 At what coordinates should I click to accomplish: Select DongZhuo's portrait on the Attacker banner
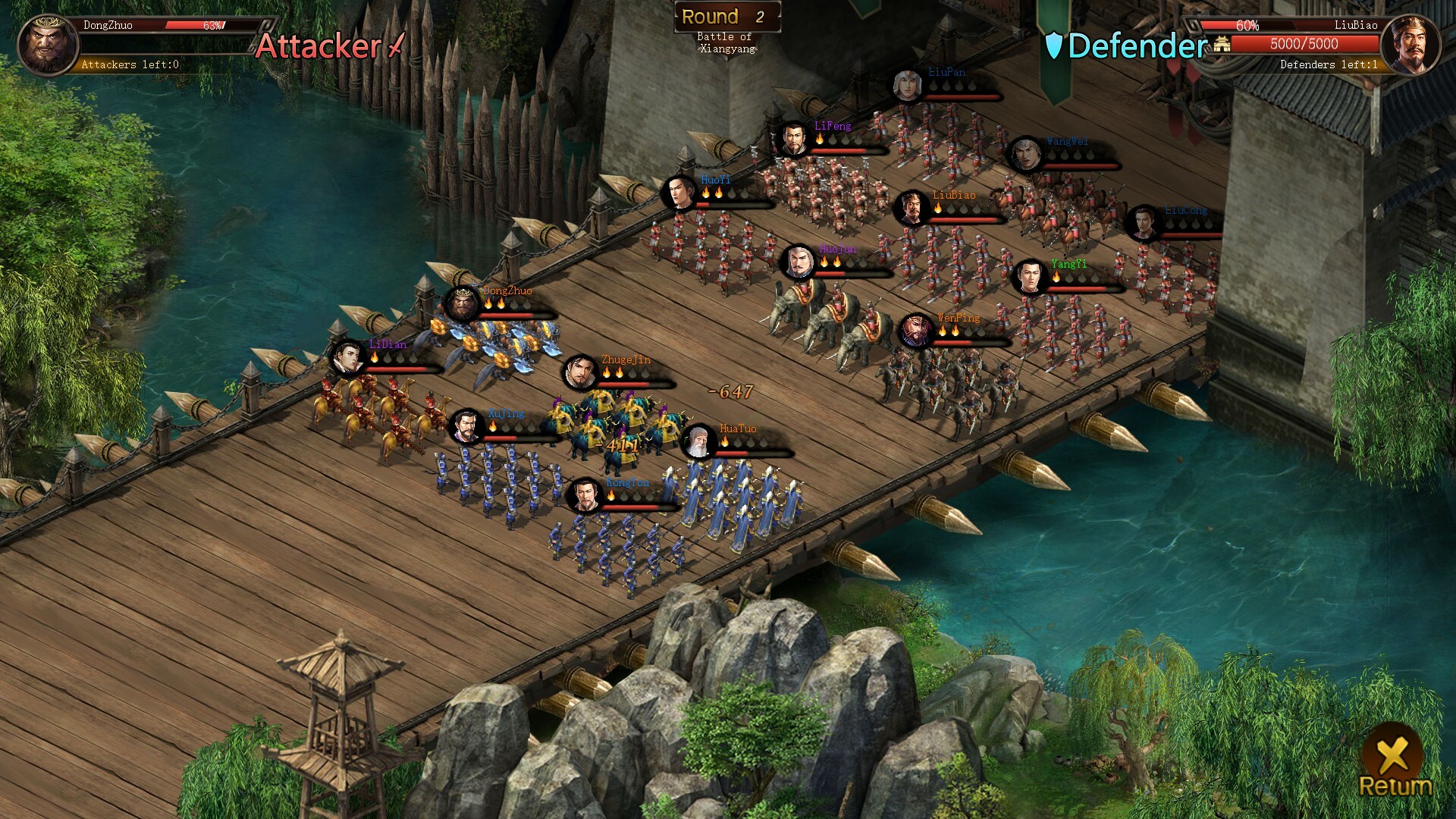[x=47, y=45]
